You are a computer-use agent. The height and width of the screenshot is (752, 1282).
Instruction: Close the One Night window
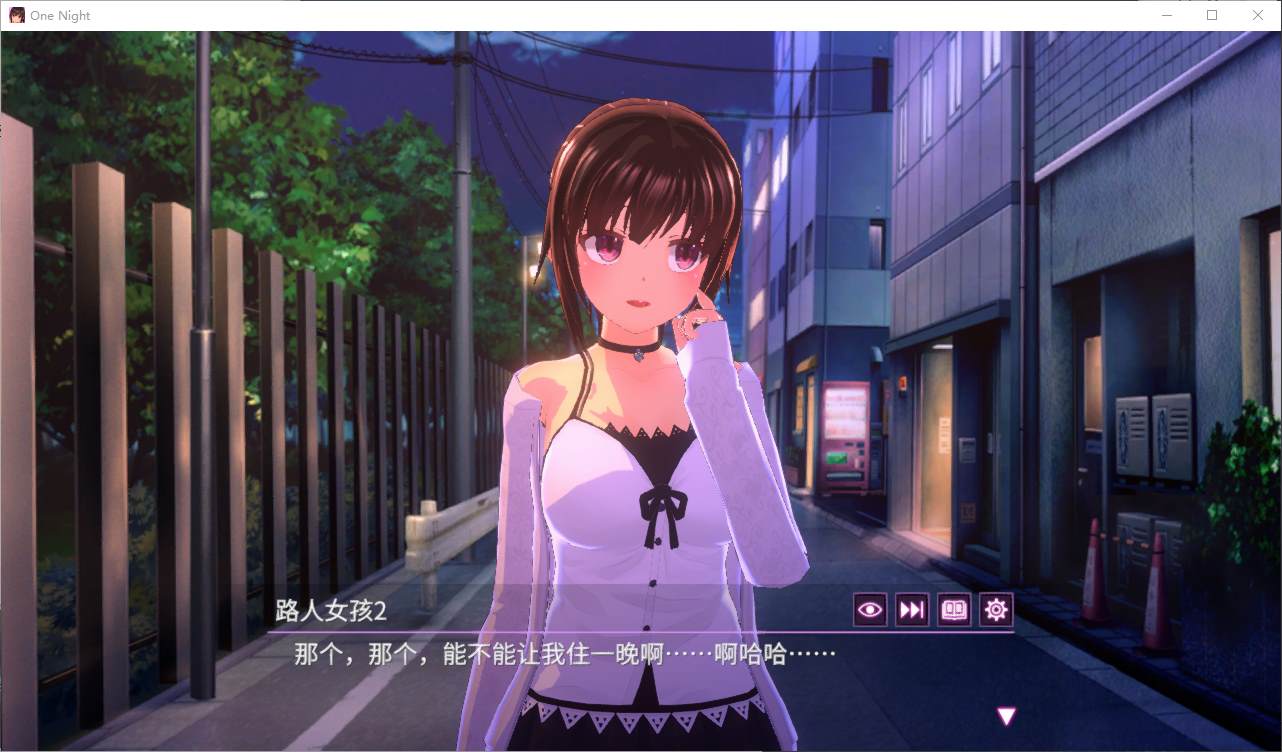1257,15
